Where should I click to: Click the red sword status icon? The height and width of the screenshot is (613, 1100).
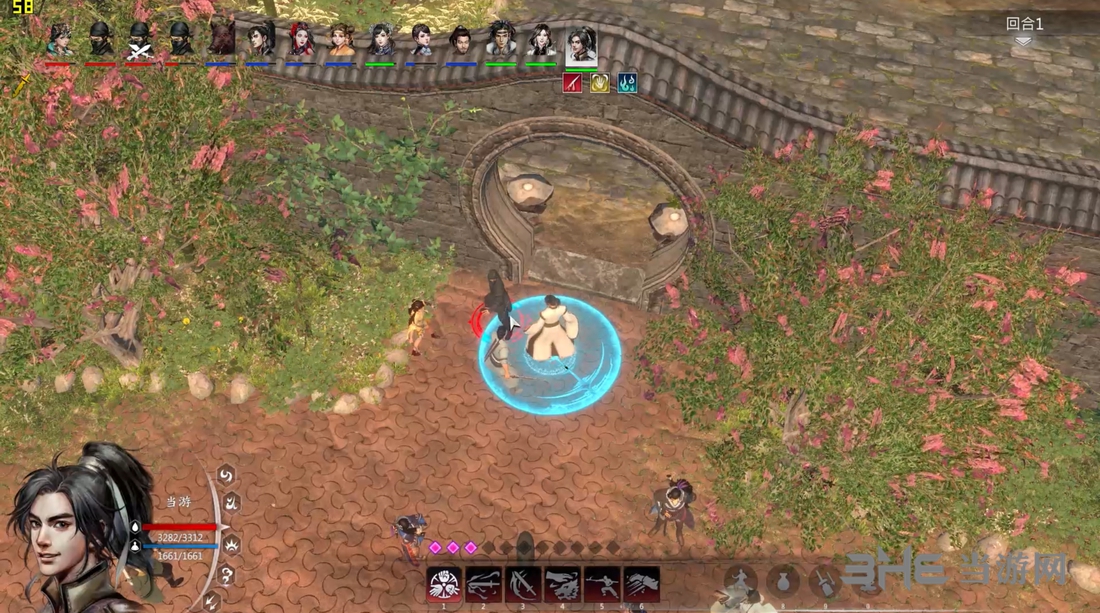(573, 83)
